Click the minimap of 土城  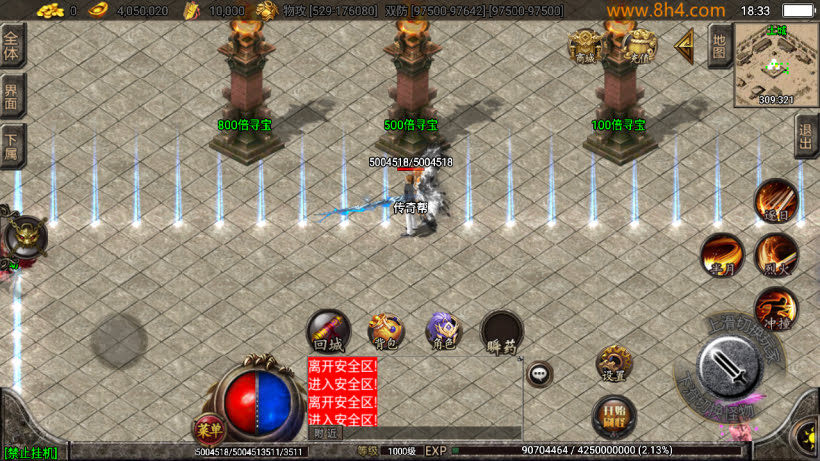[x=776, y=64]
